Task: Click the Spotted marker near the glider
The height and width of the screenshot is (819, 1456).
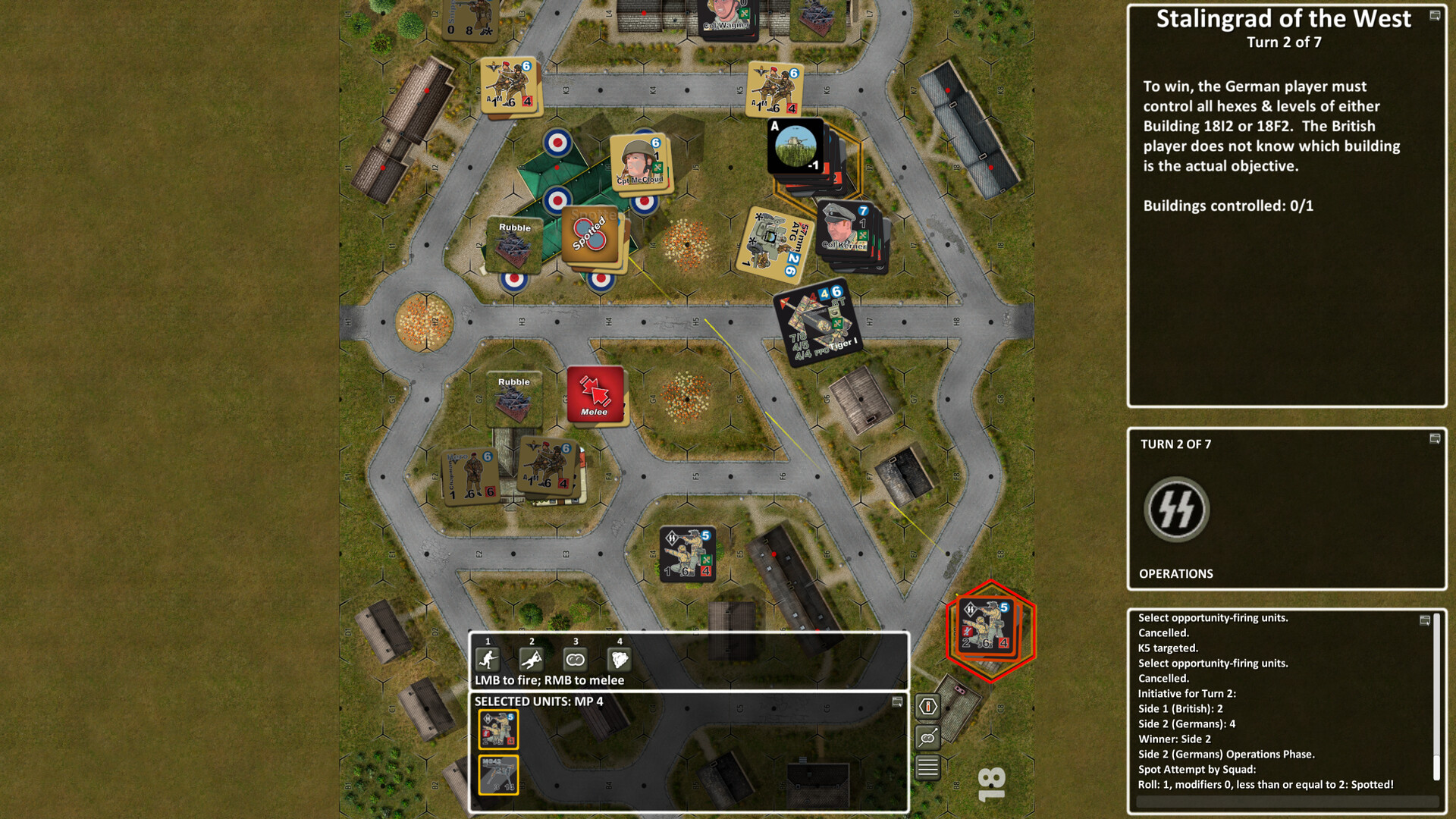Action: pos(588,235)
